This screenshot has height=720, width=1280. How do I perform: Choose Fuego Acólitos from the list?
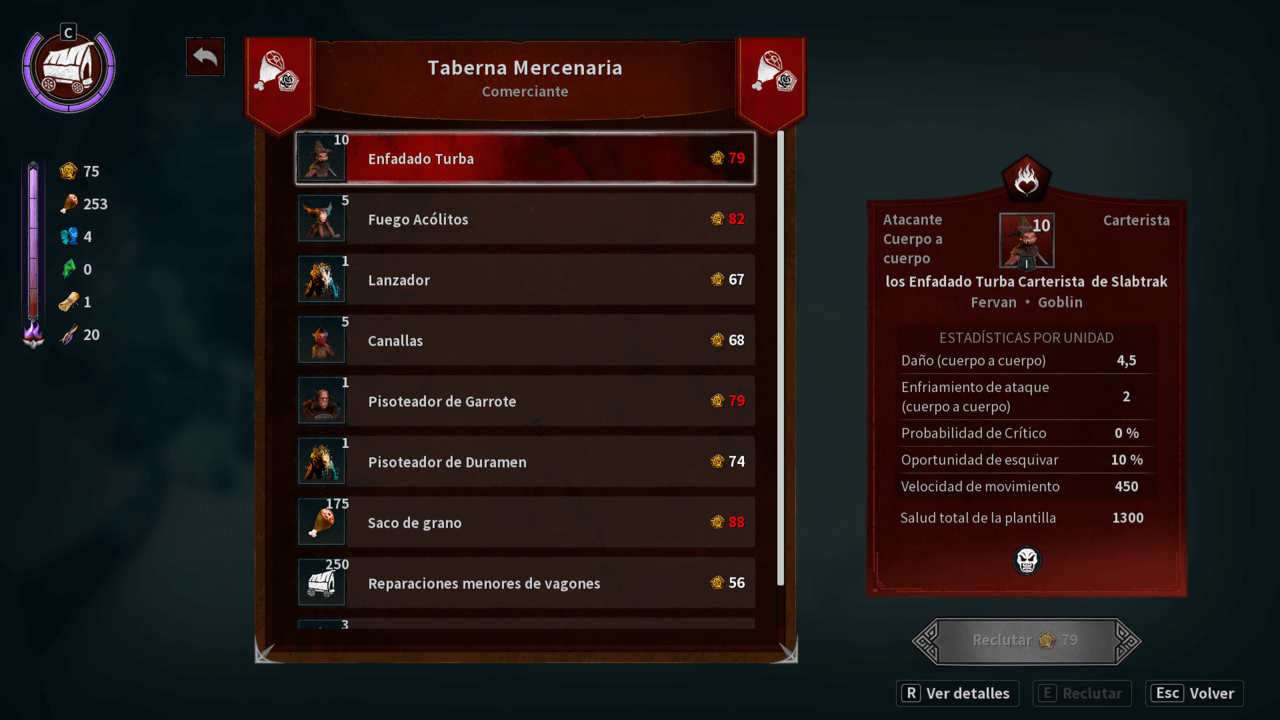tap(525, 219)
